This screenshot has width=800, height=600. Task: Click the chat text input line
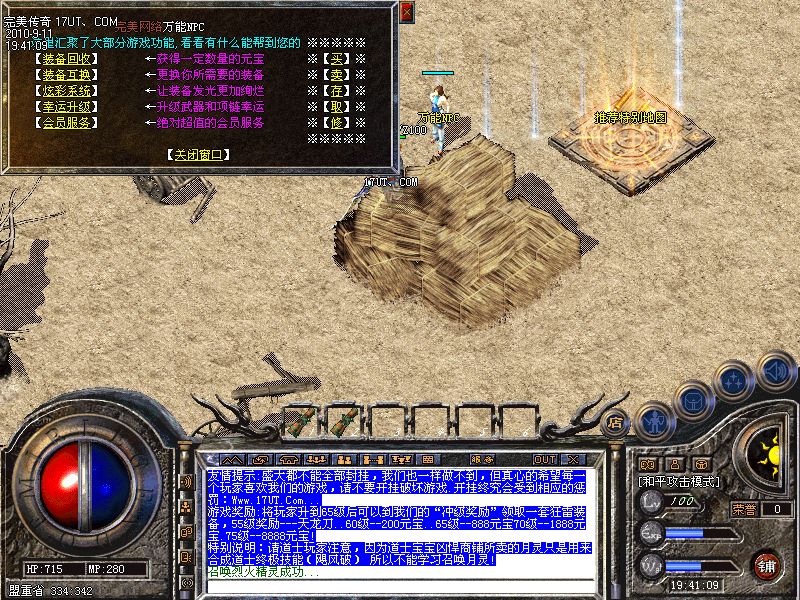pyautogui.click(x=400, y=589)
